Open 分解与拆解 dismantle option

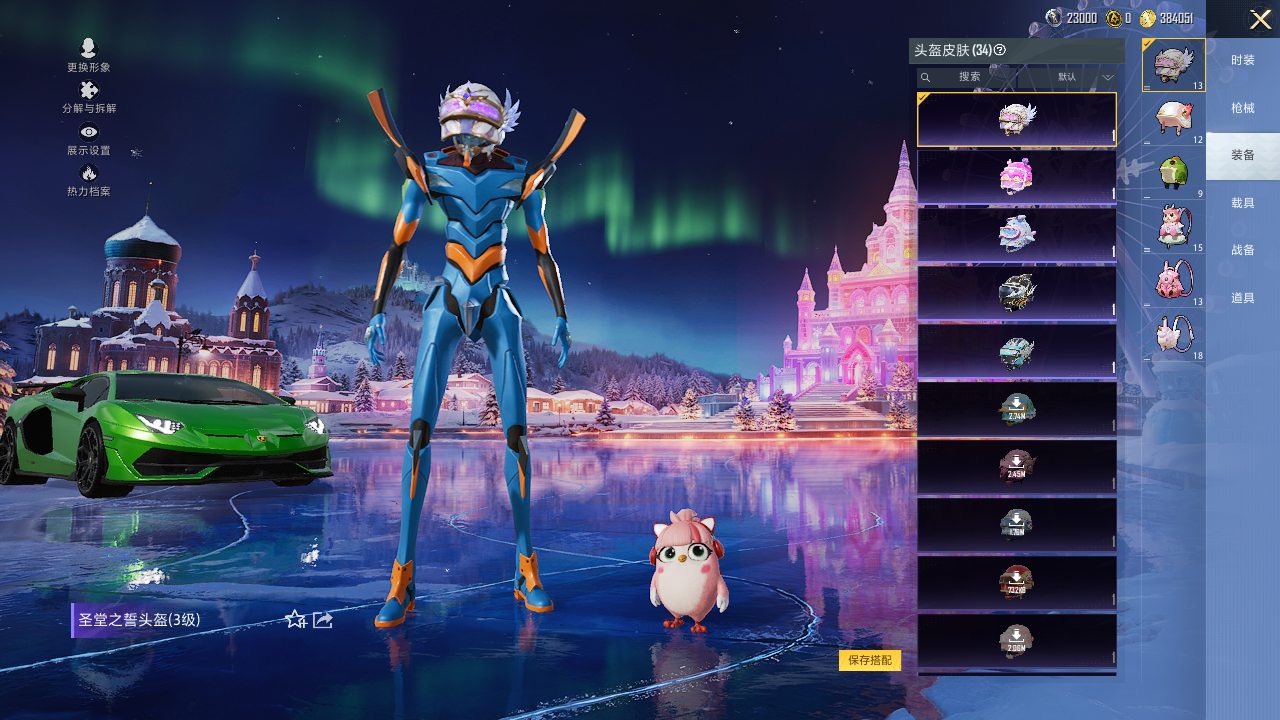click(x=89, y=97)
